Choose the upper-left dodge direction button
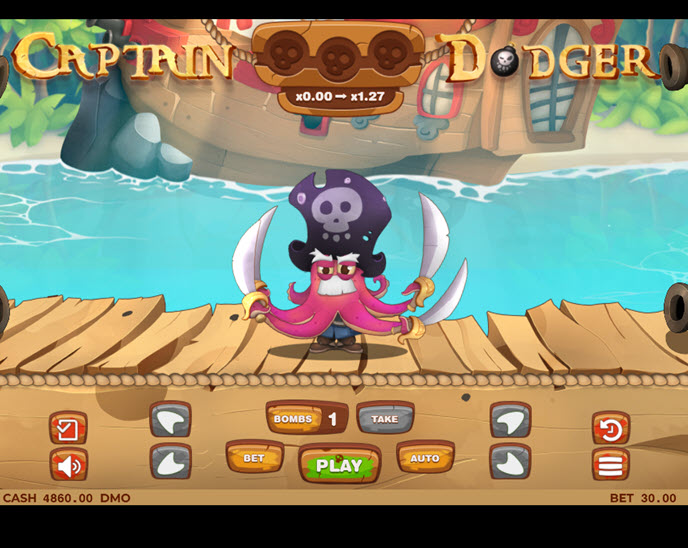688x548 pixels. coord(170,419)
